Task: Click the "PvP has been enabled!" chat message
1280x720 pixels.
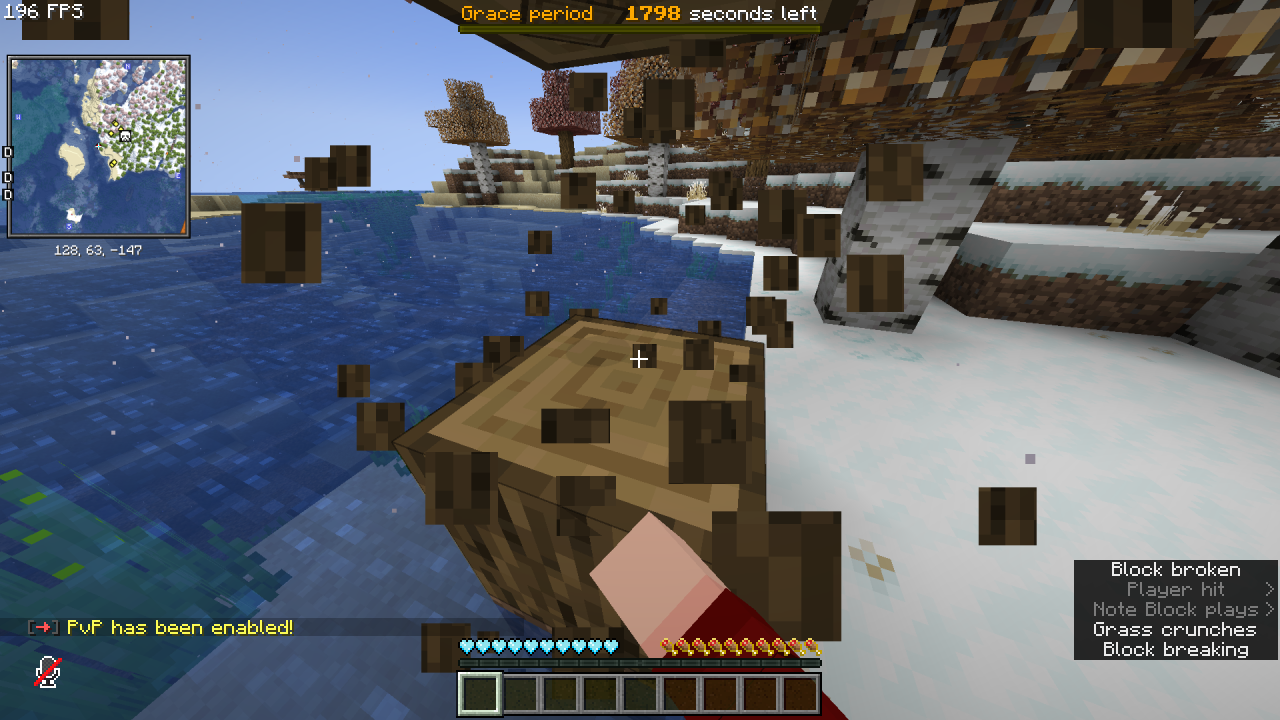Action: point(180,628)
